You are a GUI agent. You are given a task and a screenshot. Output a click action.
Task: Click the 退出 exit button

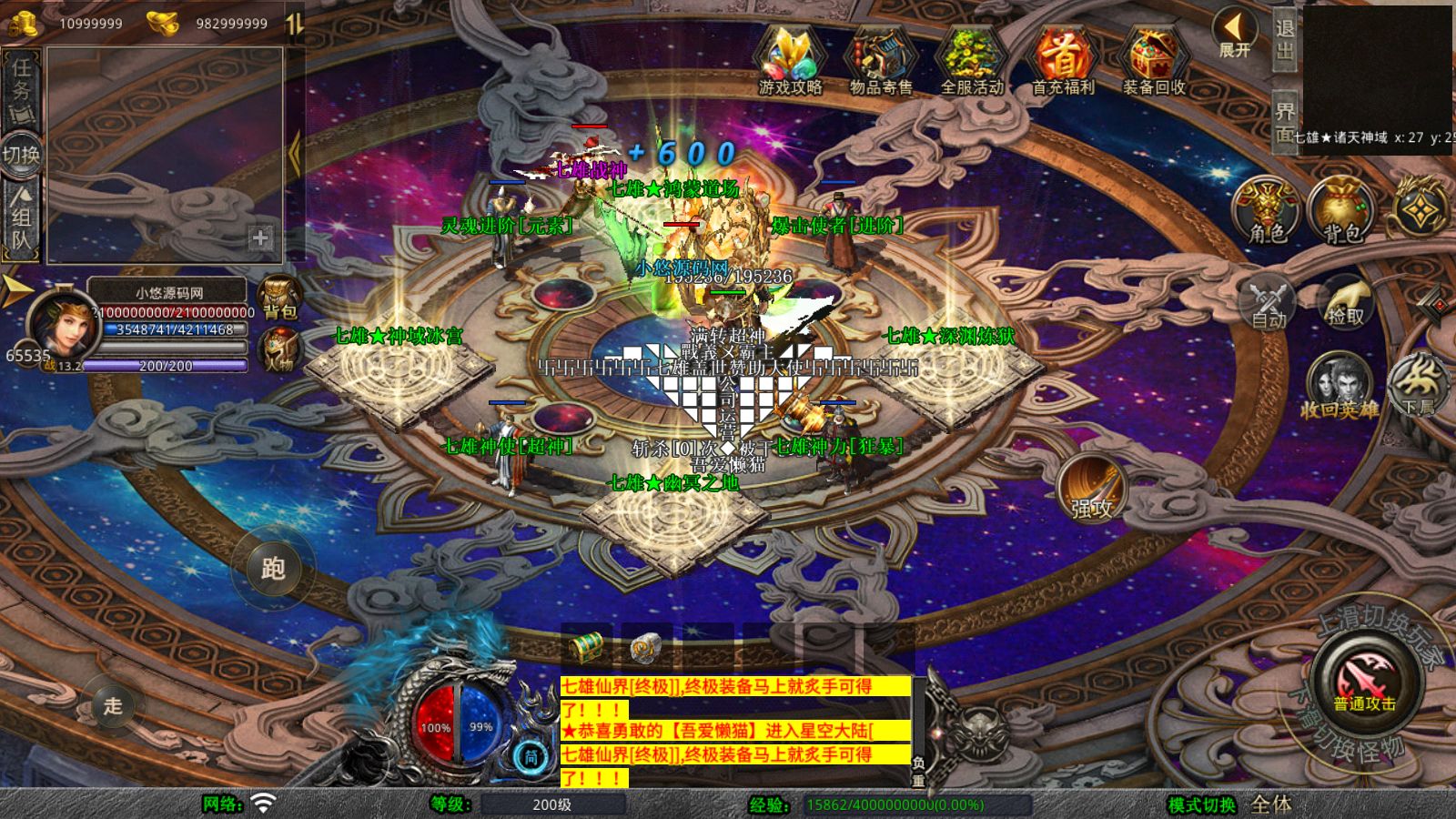tap(1284, 39)
